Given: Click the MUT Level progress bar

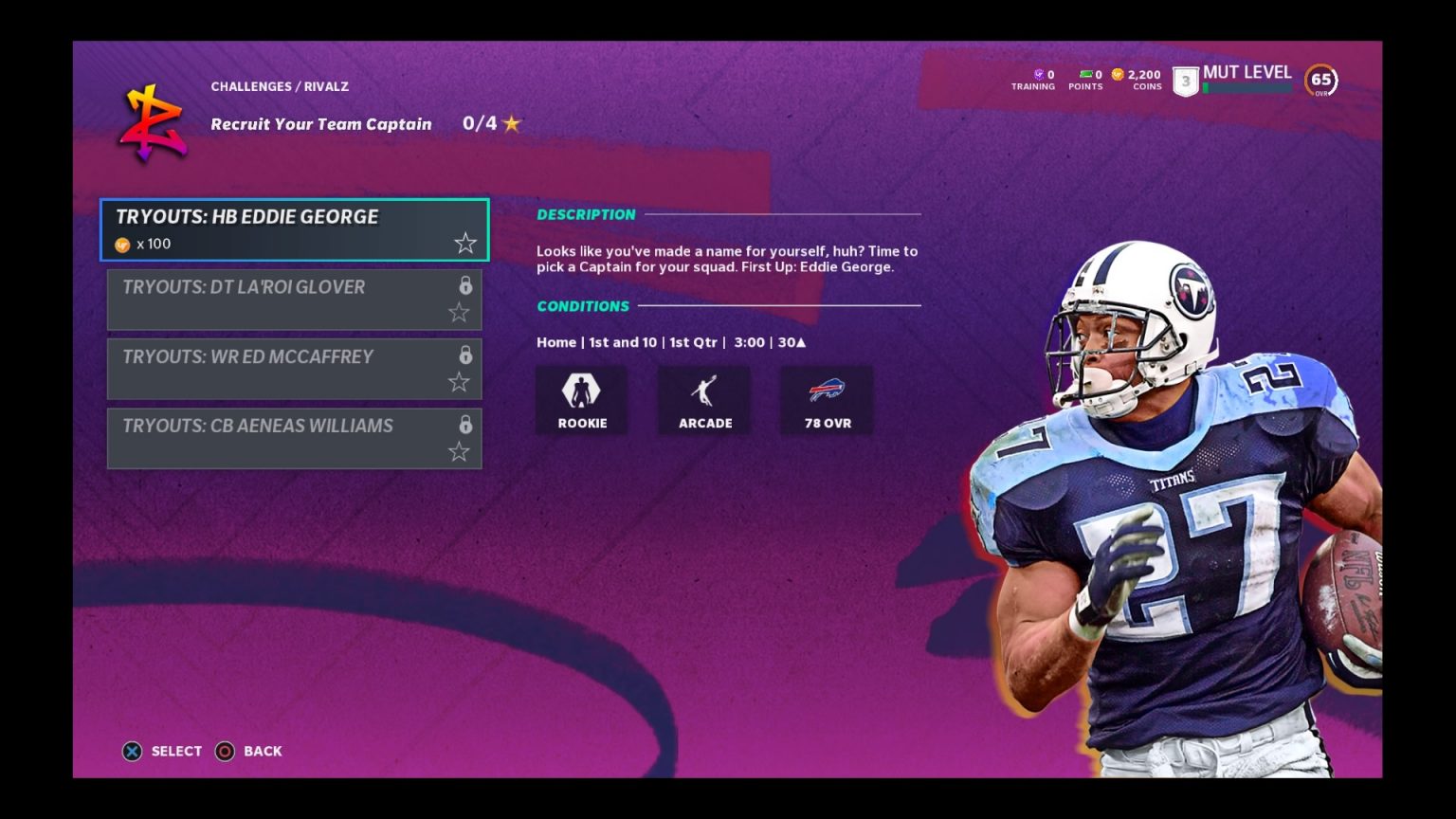Looking at the screenshot, I should pyautogui.click(x=1247, y=85).
